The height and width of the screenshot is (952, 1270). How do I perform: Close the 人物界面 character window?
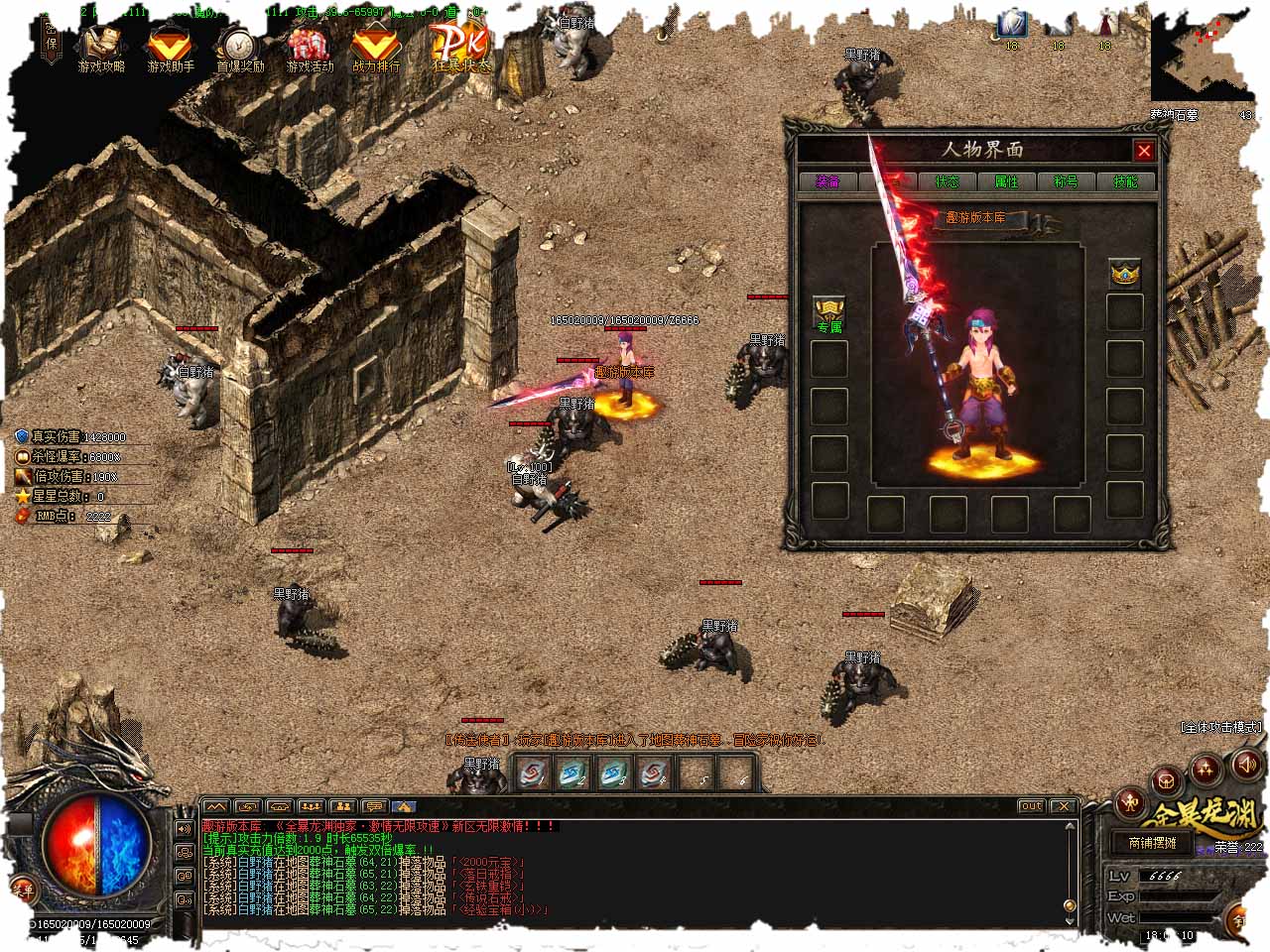pos(1144,151)
